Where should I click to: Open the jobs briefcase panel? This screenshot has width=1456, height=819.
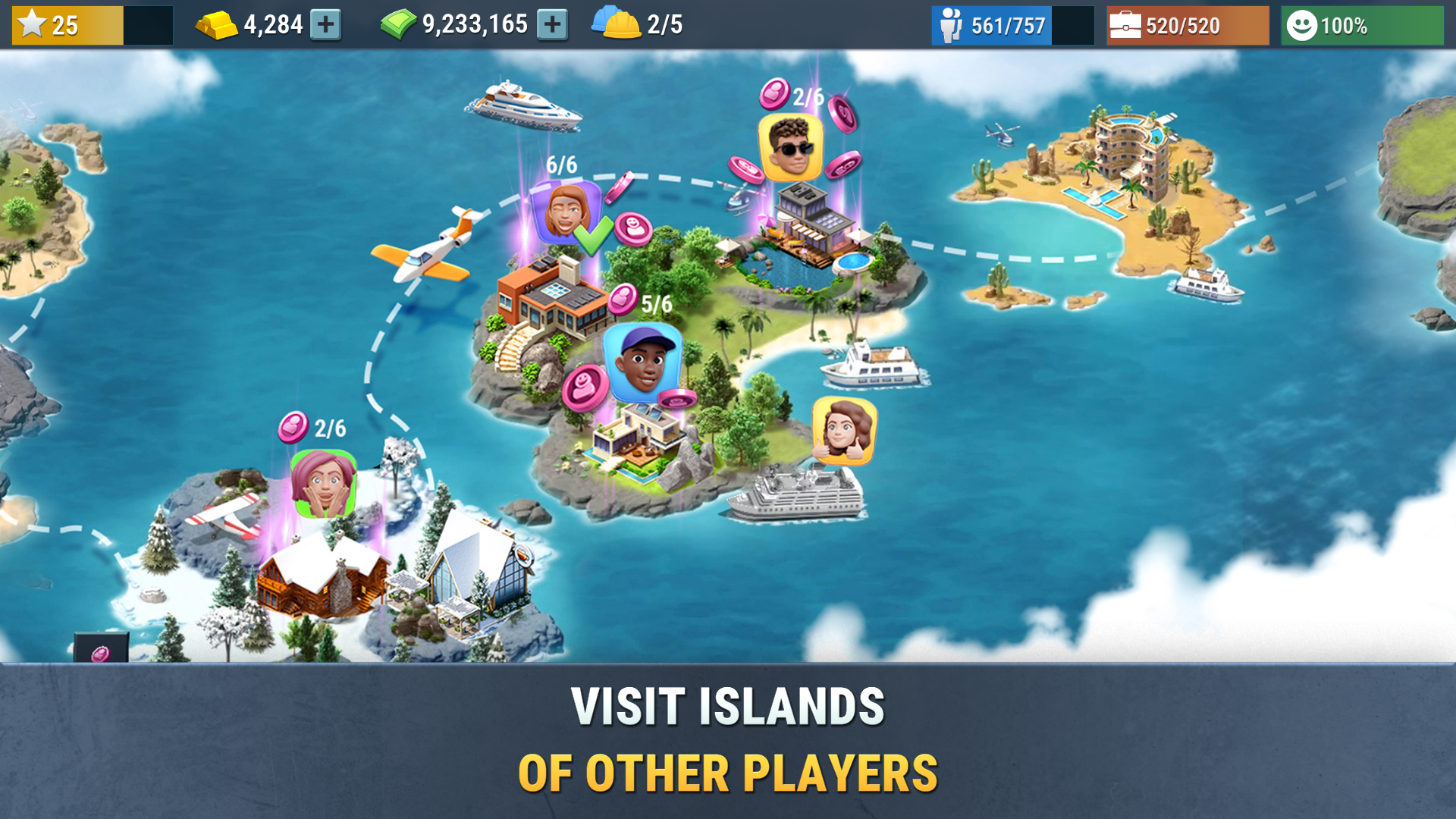click(x=1125, y=24)
